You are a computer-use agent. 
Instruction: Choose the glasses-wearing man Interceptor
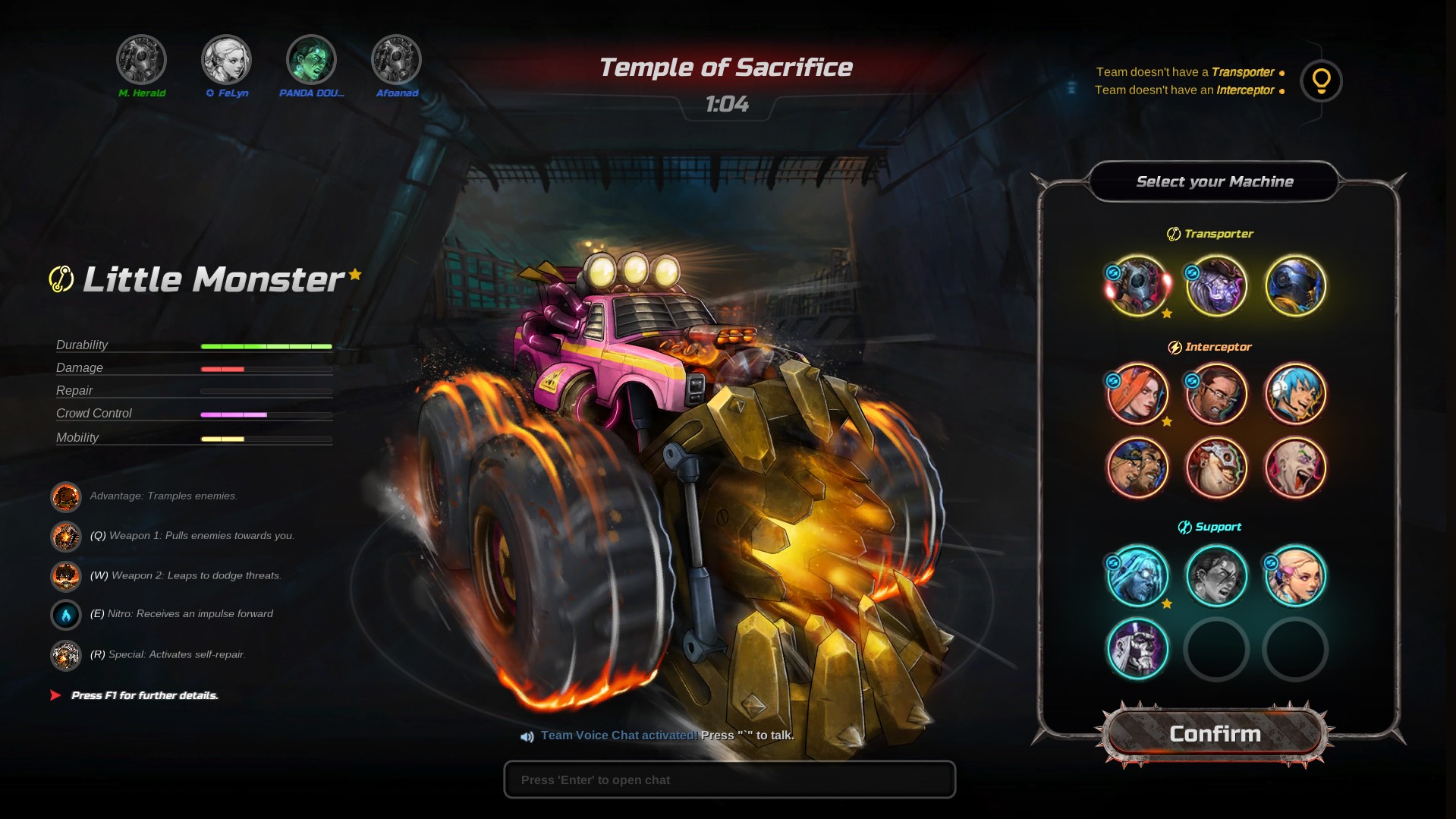click(1216, 394)
